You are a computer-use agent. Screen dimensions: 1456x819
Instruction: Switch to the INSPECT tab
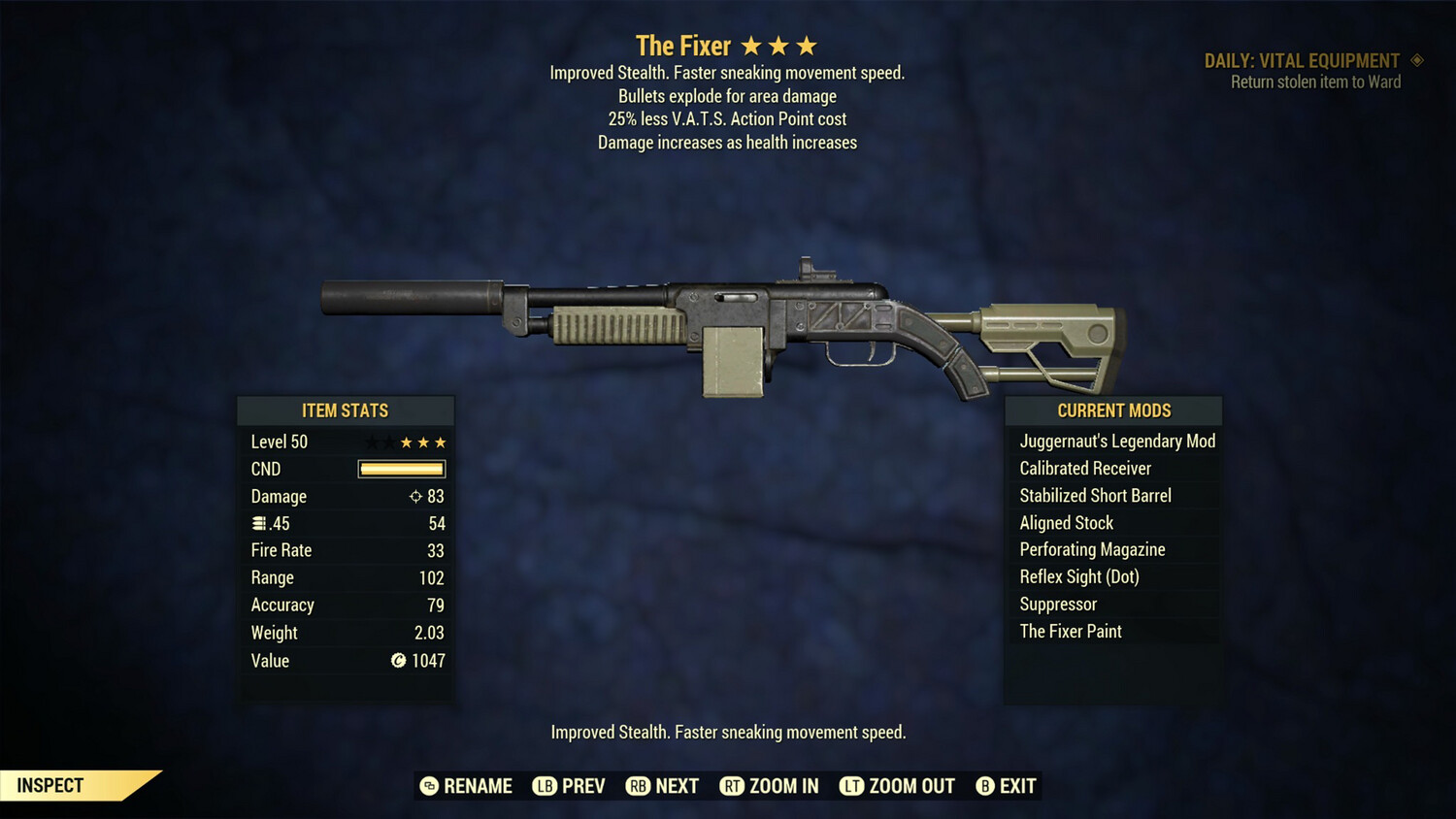[x=50, y=785]
